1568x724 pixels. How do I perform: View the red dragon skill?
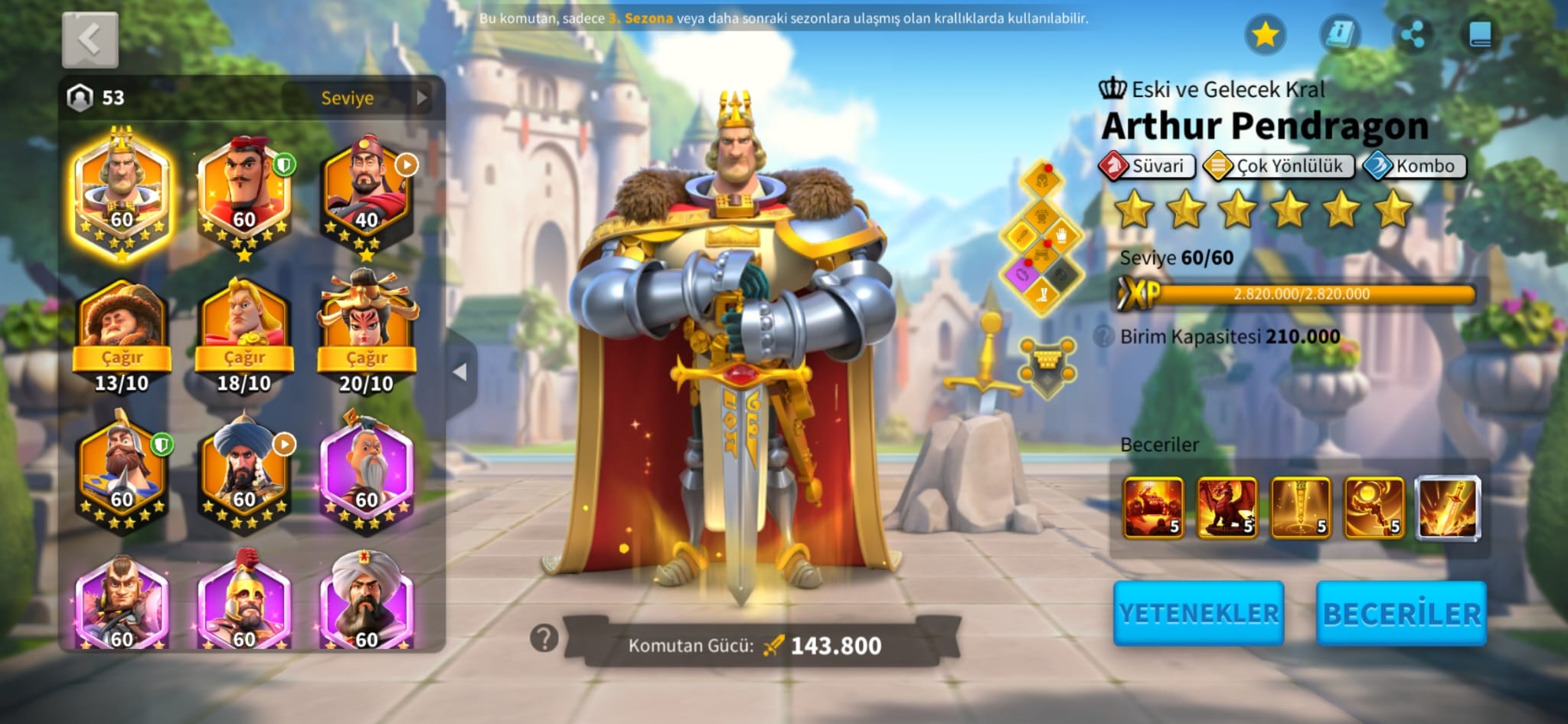(x=1227, y=507)
